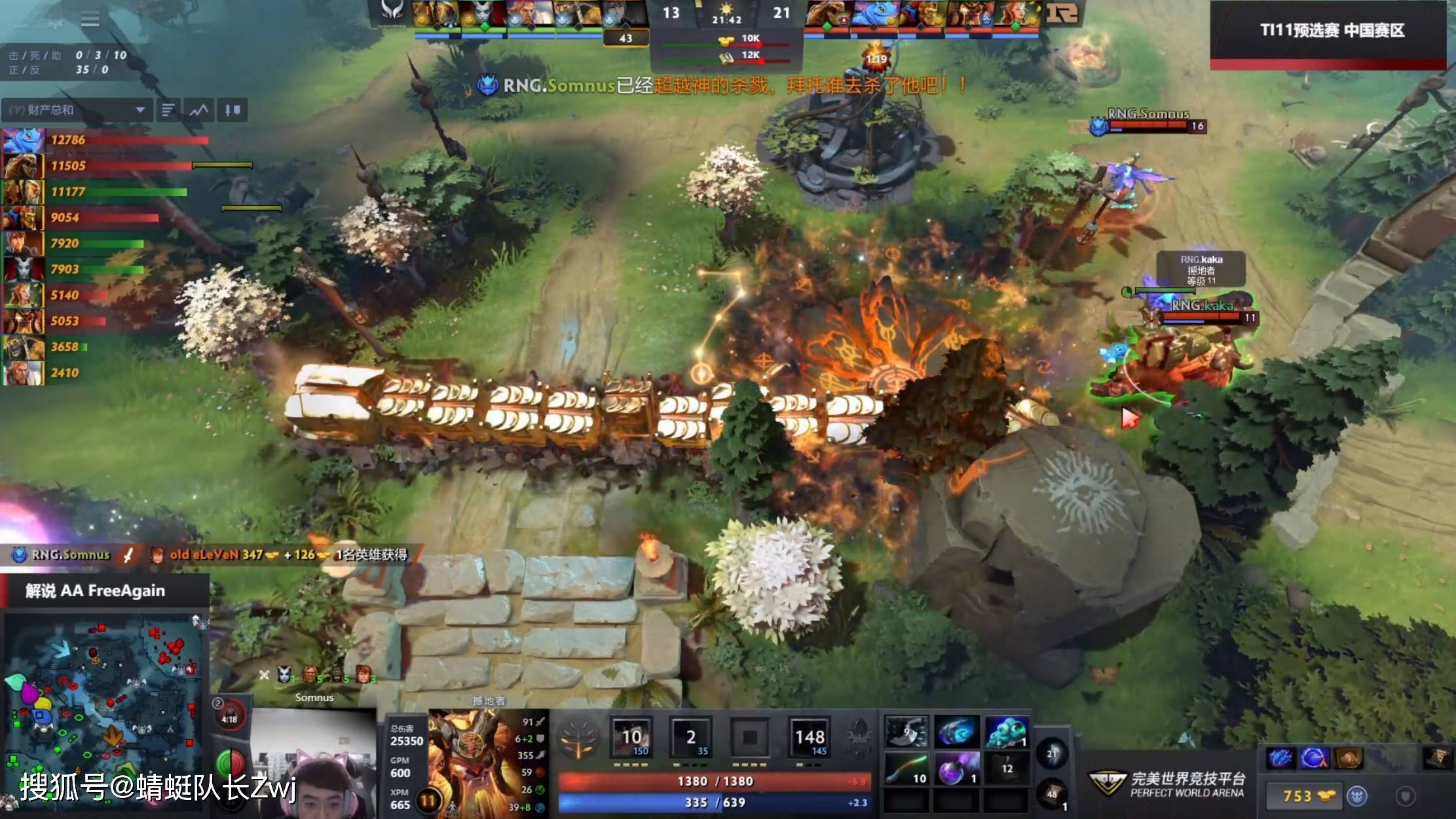Activate the first ability showing cooldown 10
This screenshot has height=819, width=1456.
tap(631, 738)
